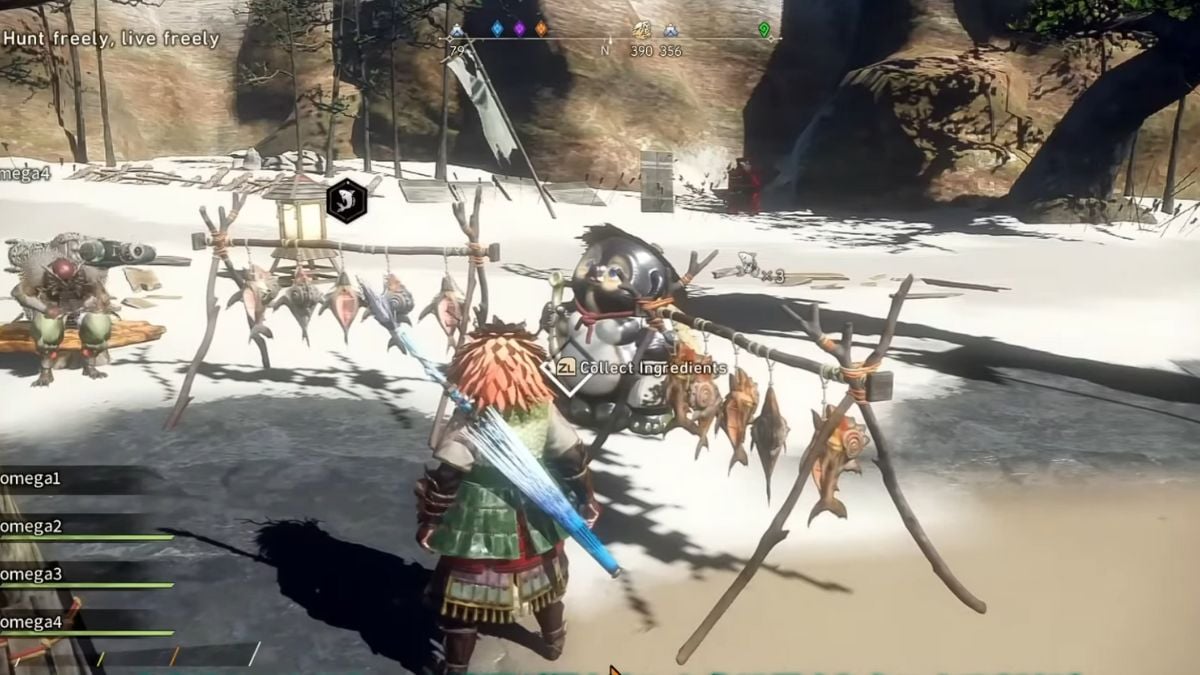Select the orange diamond compass marker
This screenshot has width=1200, height=675.
541,29
